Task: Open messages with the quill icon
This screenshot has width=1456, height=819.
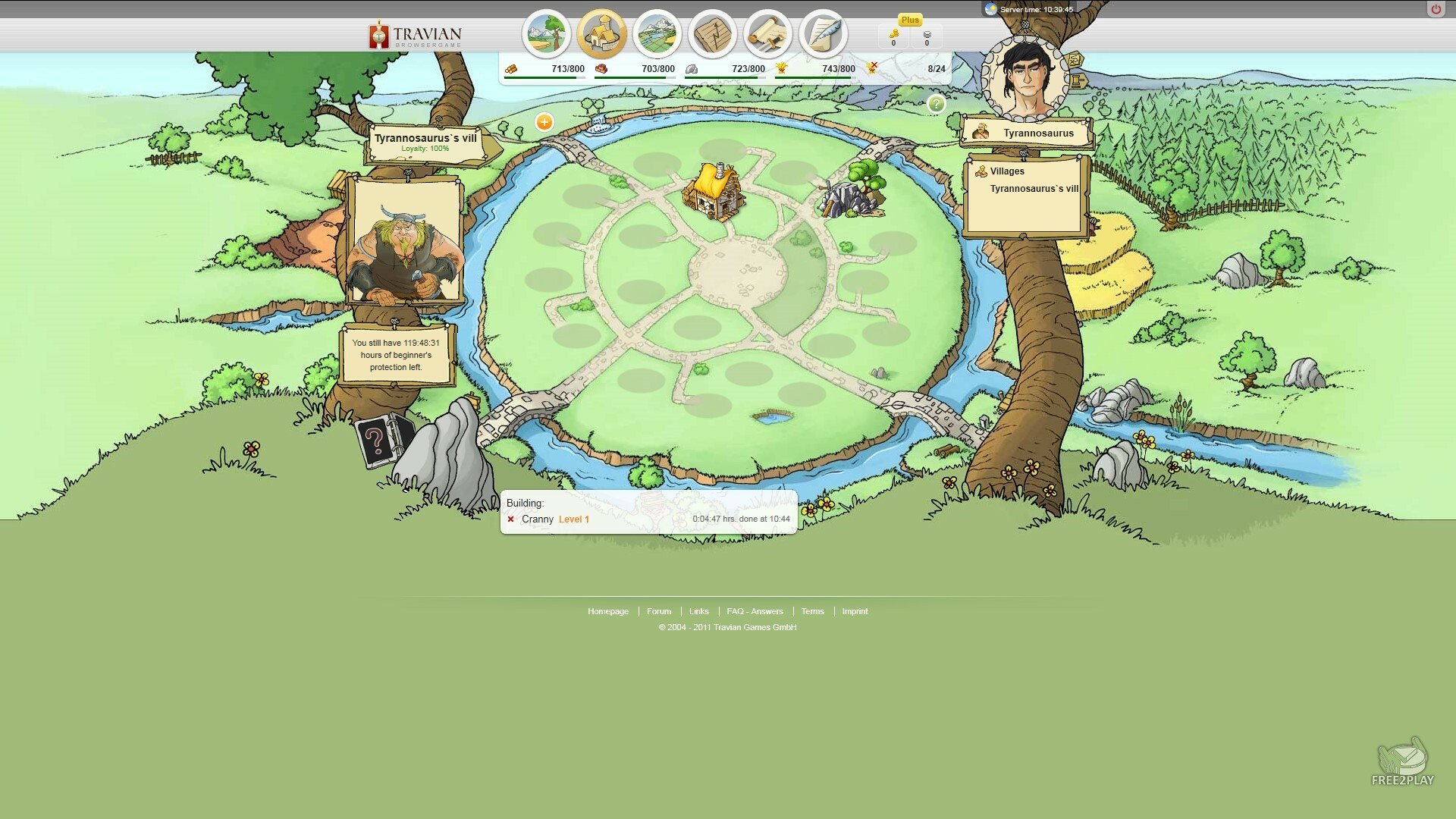Action: click(x=823, y=34)
